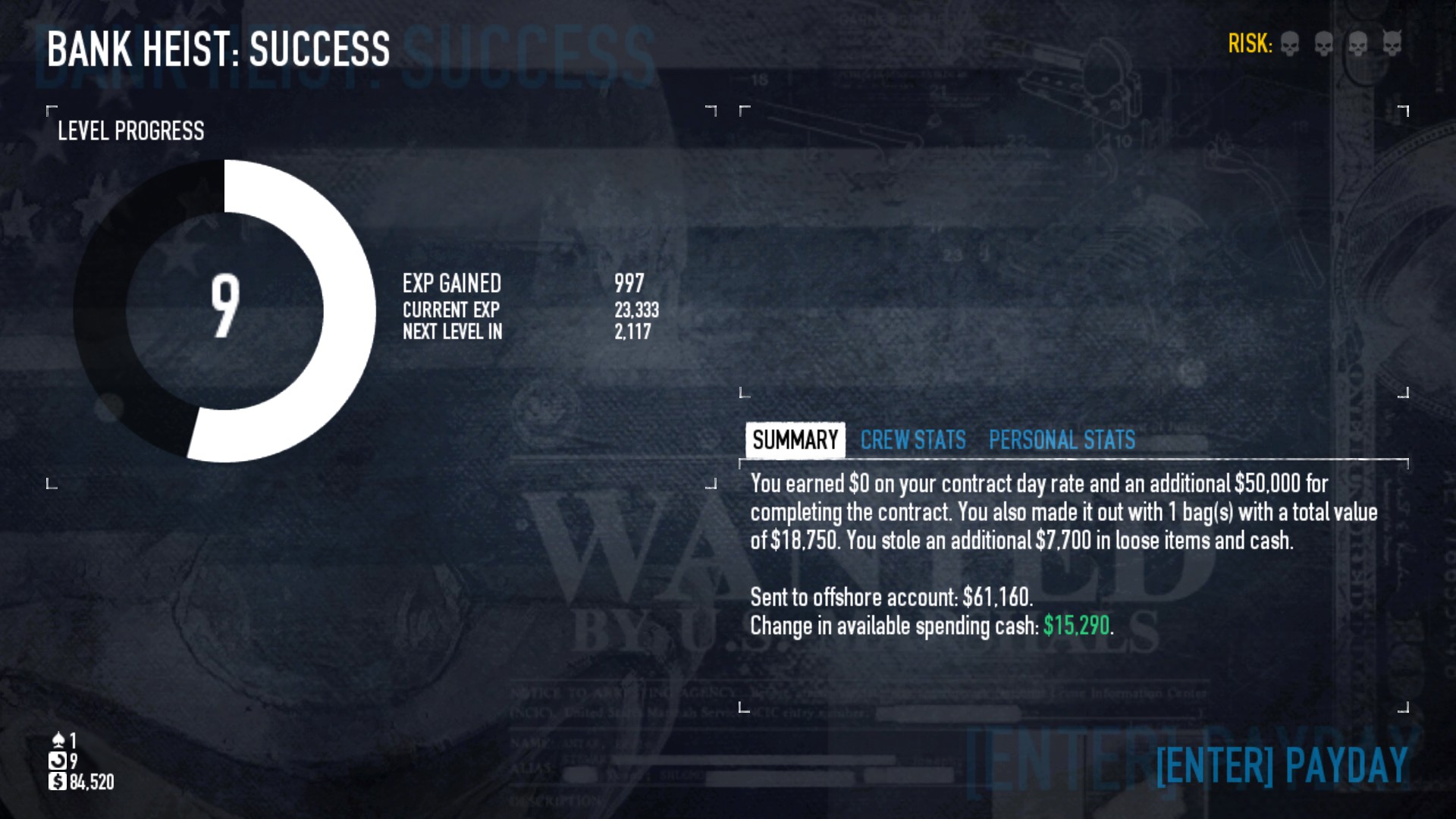Click the yellow RISK label
1456x819 pixels.
[1250, 44]
